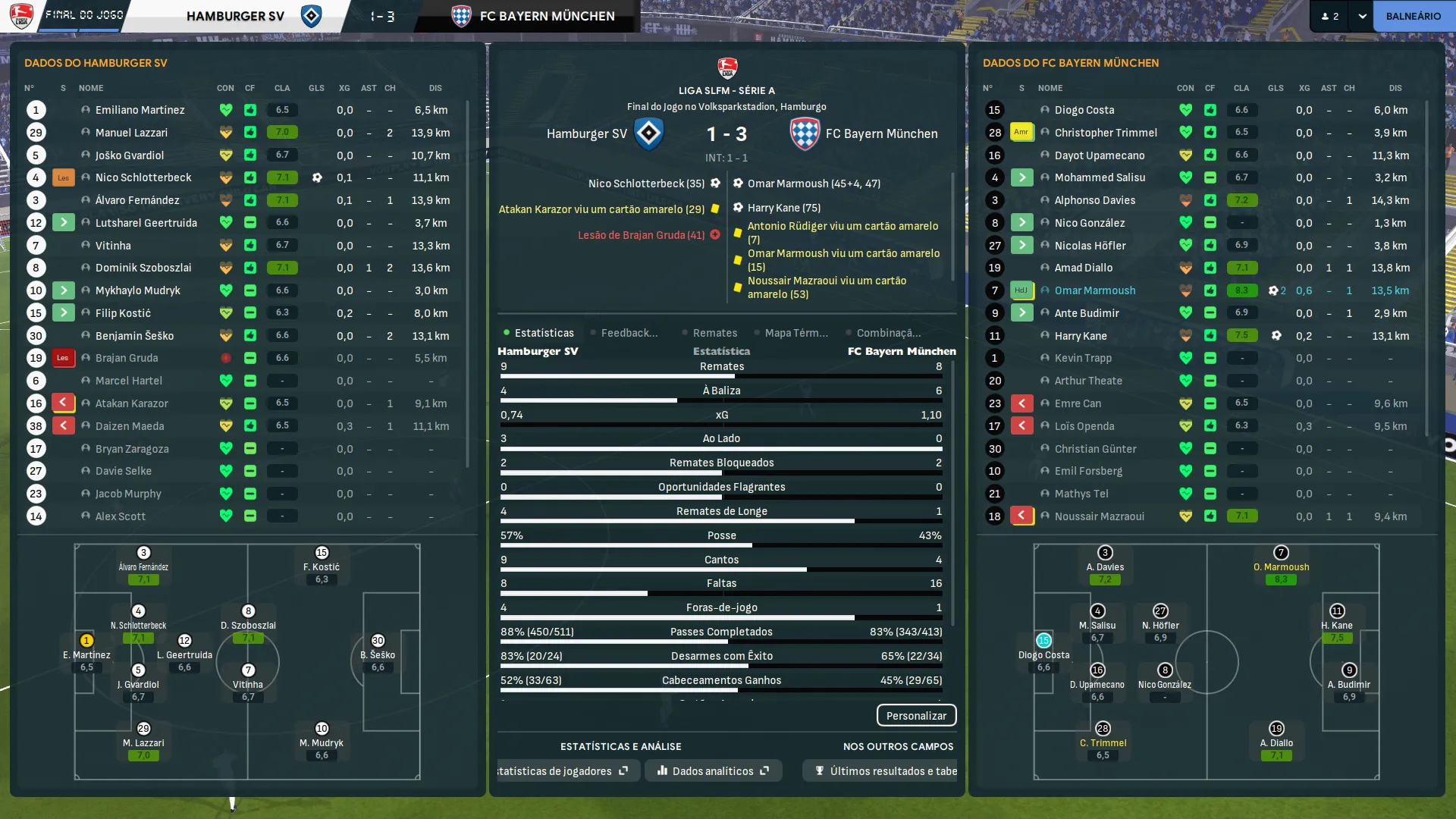Screen dimensions: 1456x819
Task: Select A. Diallo on the Bayern pitch
Action: 1276,742
